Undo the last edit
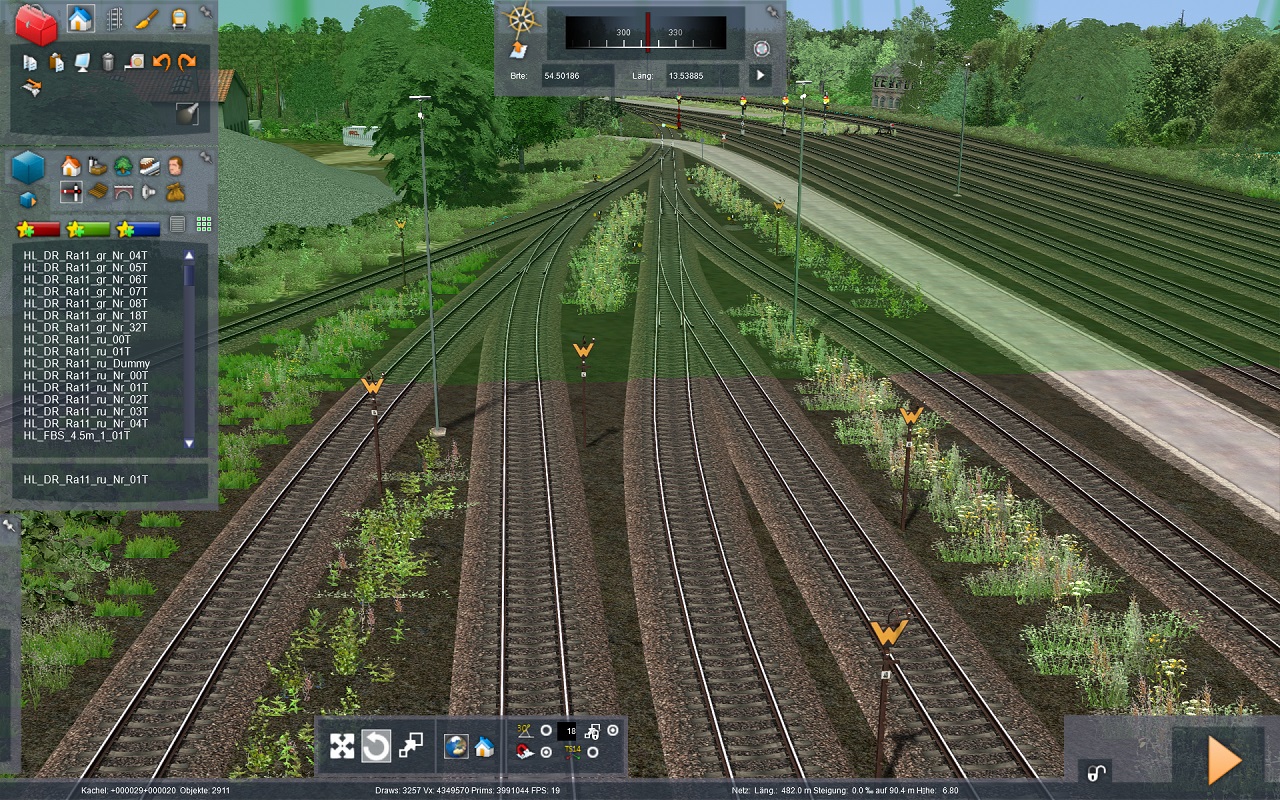Image resolution: width=1280 pixels, height=800 pixels. pos(161,62)
